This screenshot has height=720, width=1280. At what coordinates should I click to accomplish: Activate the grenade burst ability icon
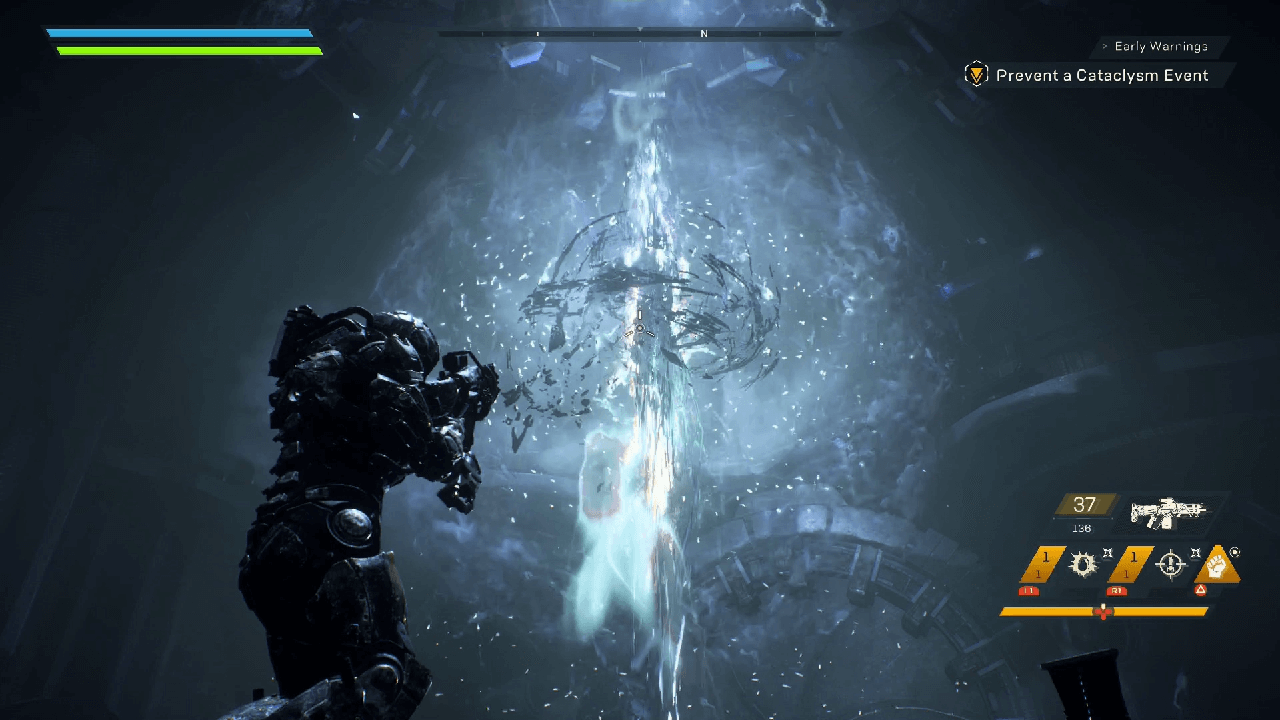tap(1081, 565)
